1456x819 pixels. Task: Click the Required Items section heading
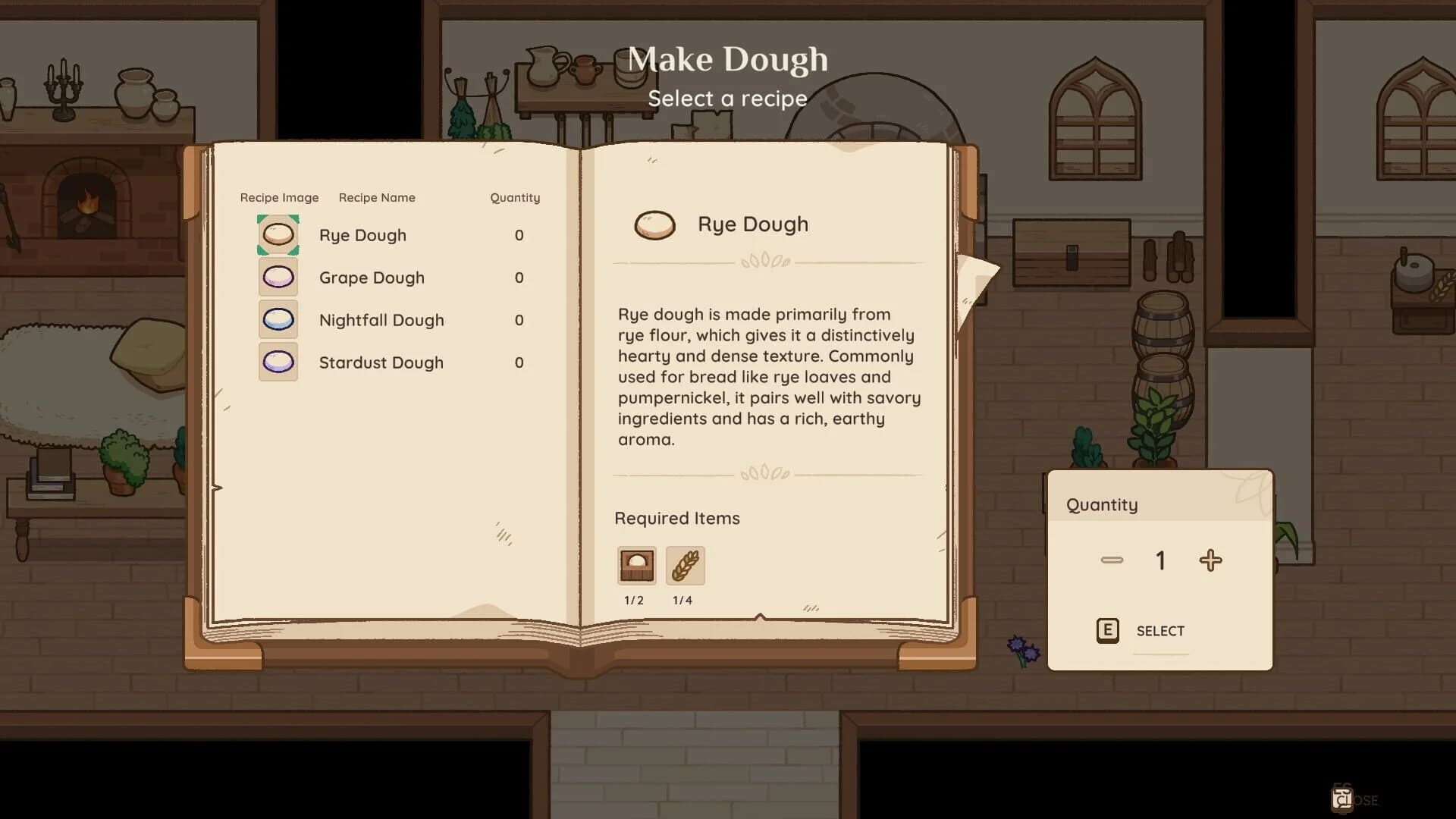click(676, 518)
